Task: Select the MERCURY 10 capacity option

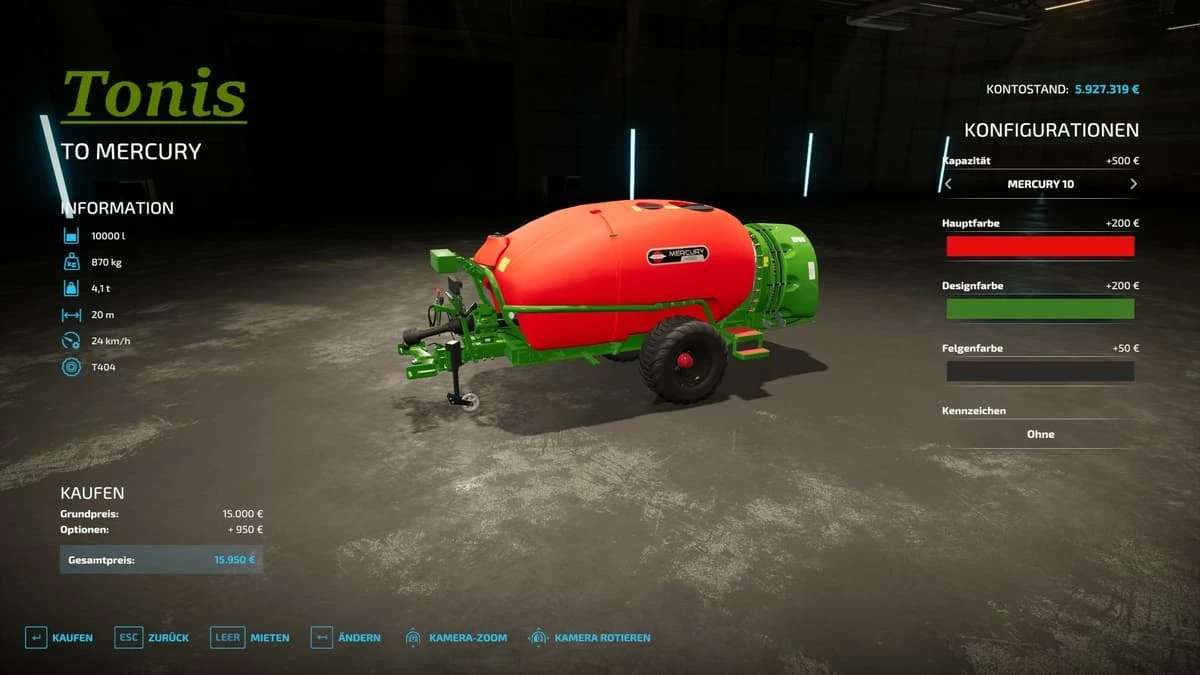Action: click(x=1040, y=184)
